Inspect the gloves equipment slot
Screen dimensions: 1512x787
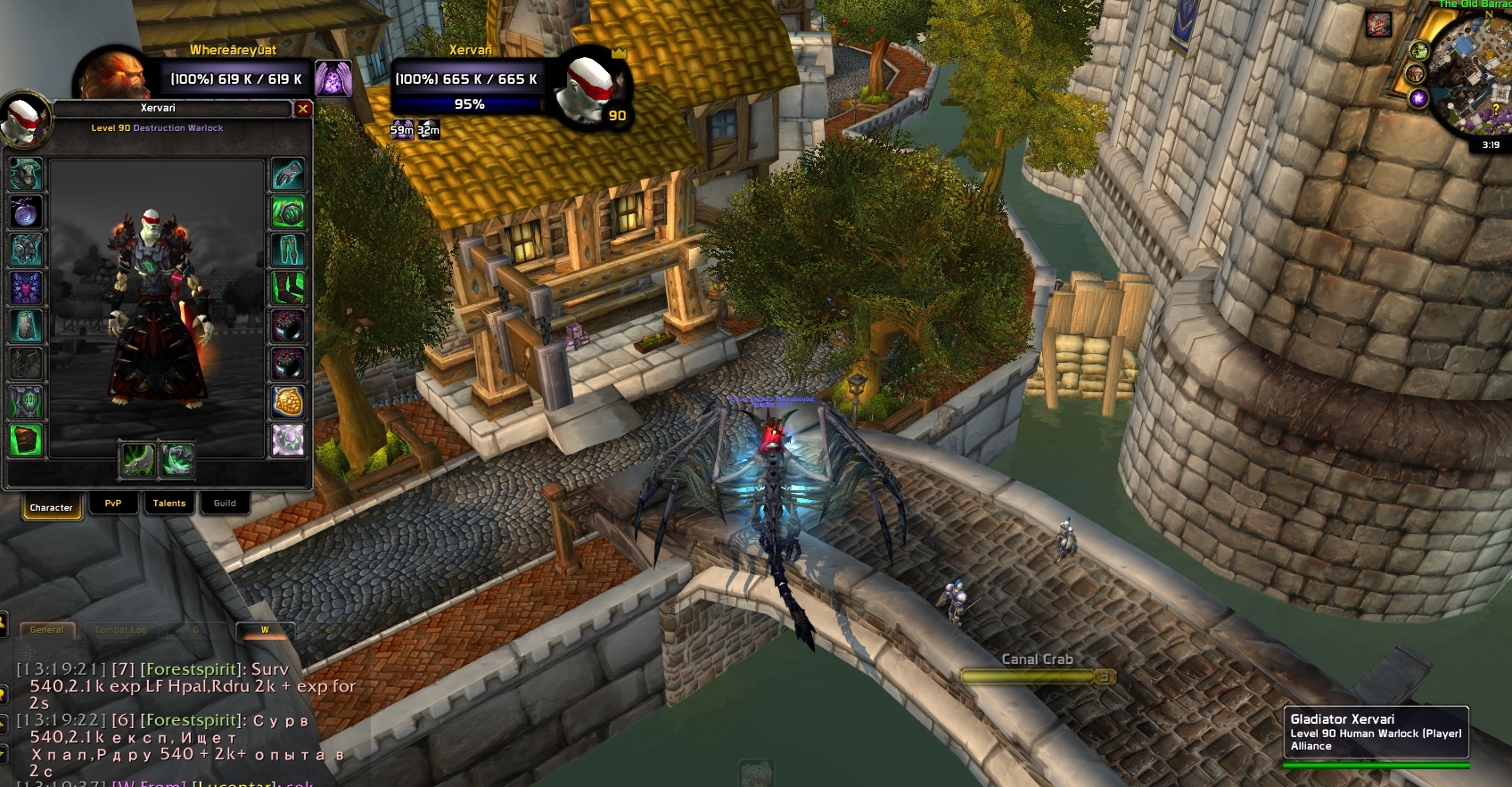click(x=288, y=175)
